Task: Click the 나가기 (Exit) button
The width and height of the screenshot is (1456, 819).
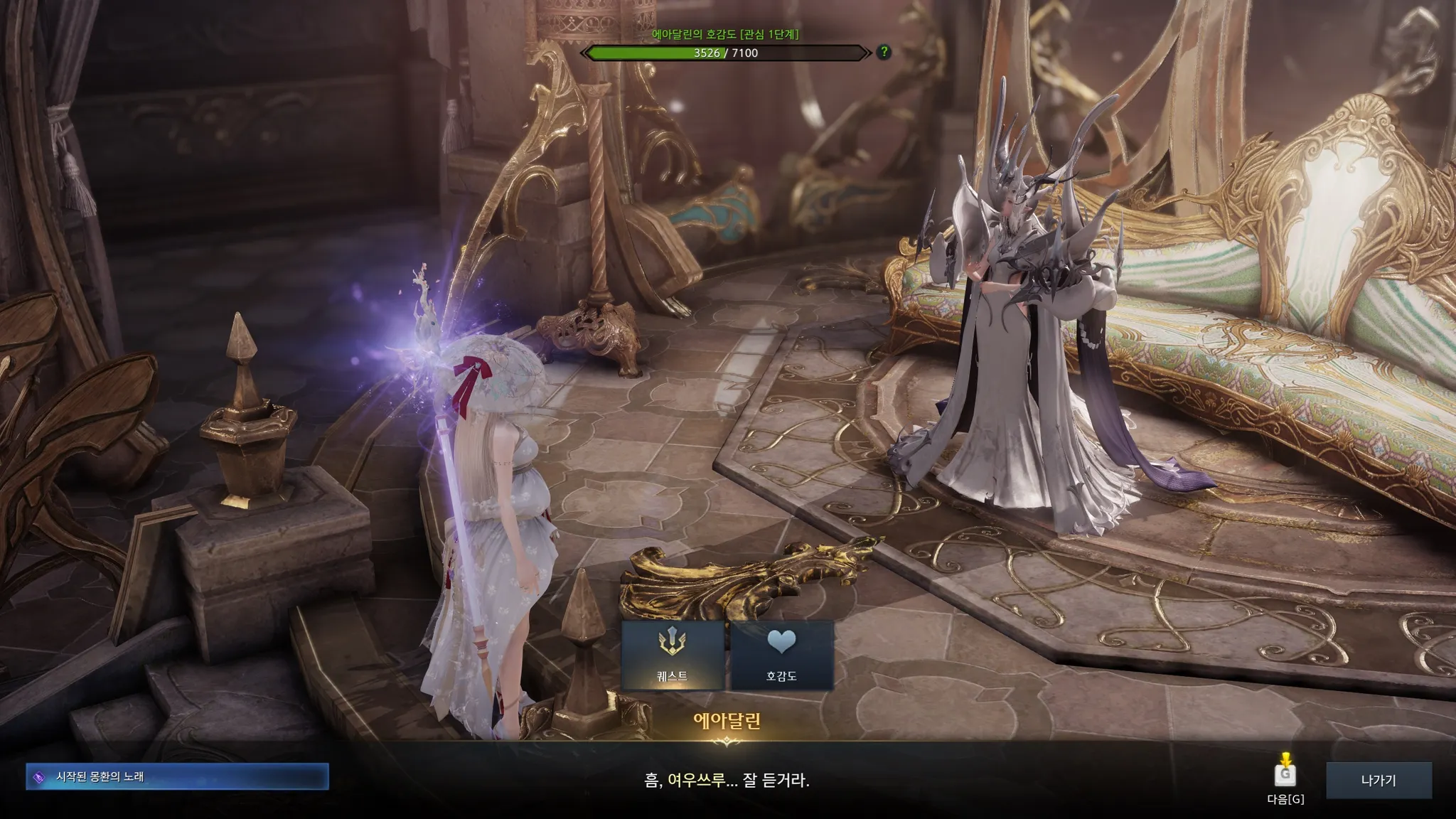Action: point(1378,780)
